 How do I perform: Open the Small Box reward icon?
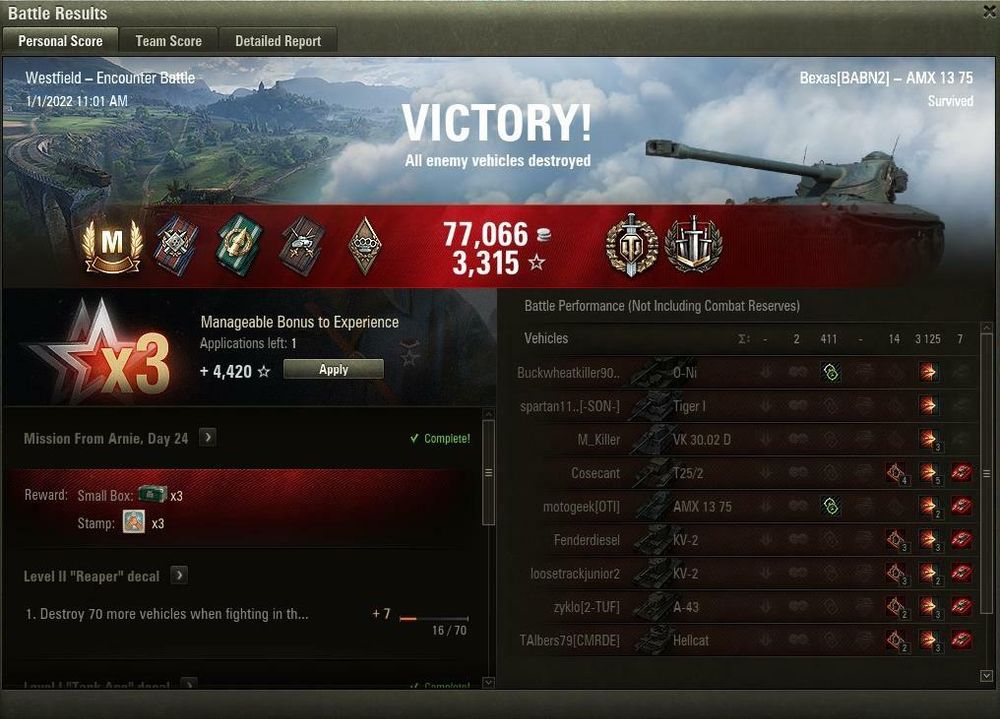click(152, 495)
